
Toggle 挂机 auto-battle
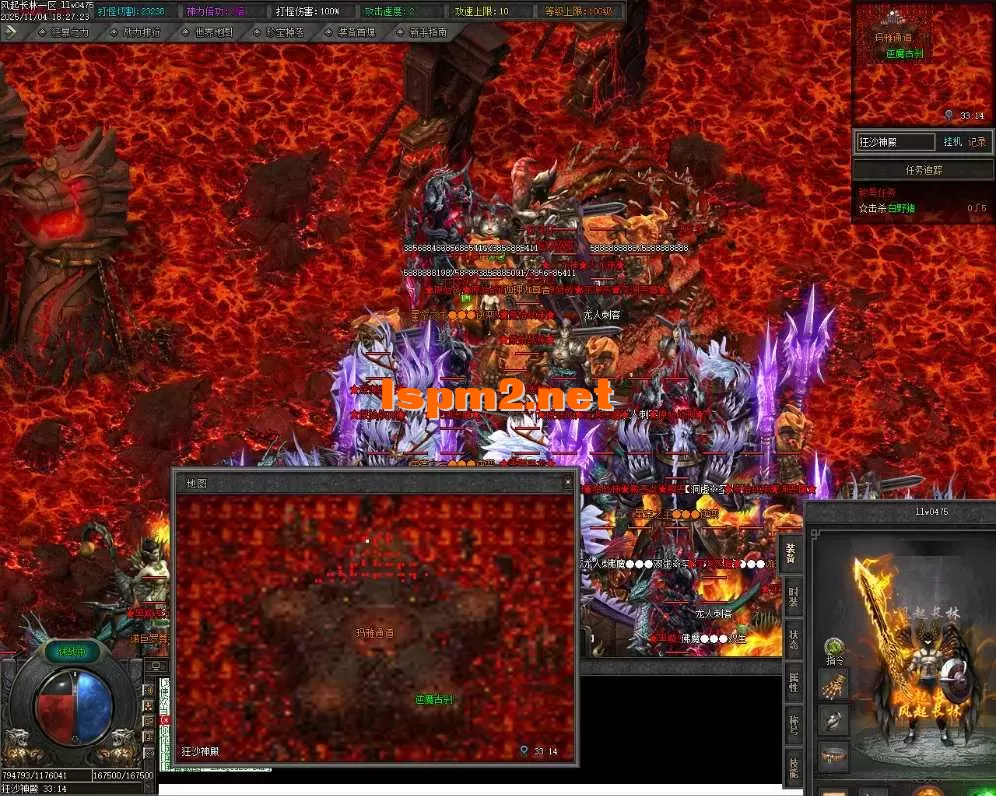pyautogui.click(x=952, y=142)
